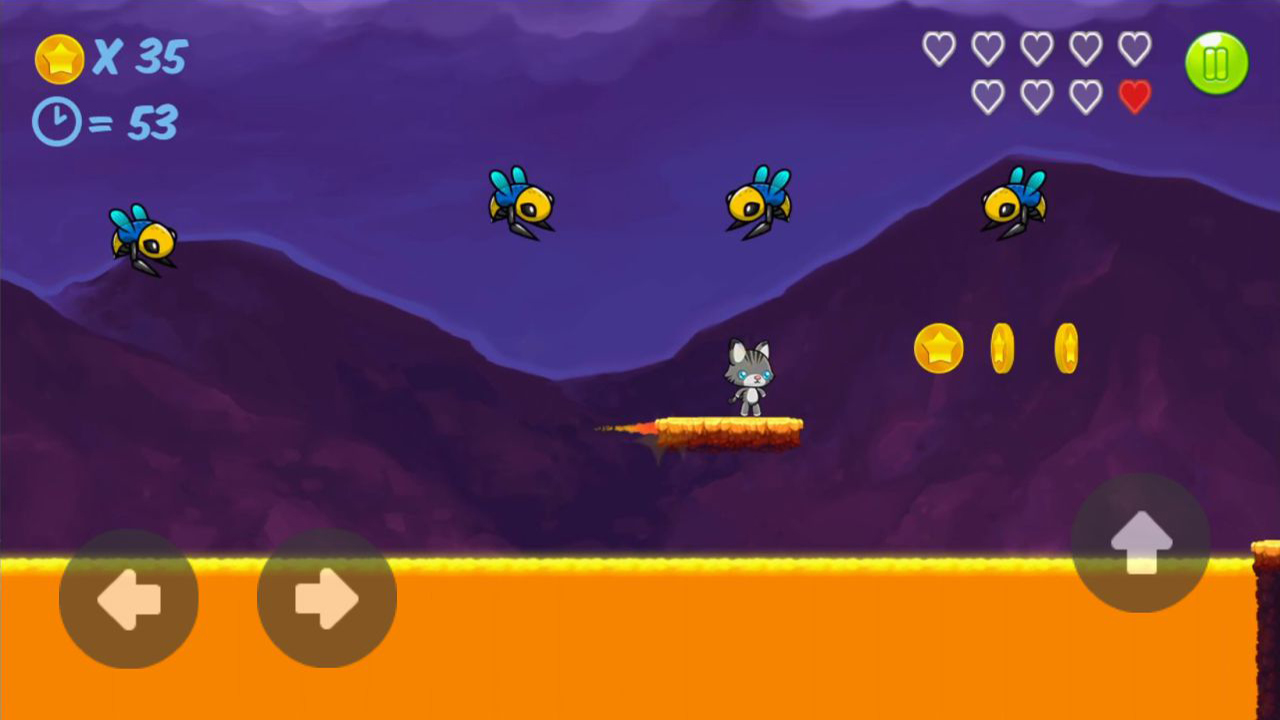The height and width of the screenshot is (720, 1280).
Task: Click the red filled heart
Action: point(1135,97)
